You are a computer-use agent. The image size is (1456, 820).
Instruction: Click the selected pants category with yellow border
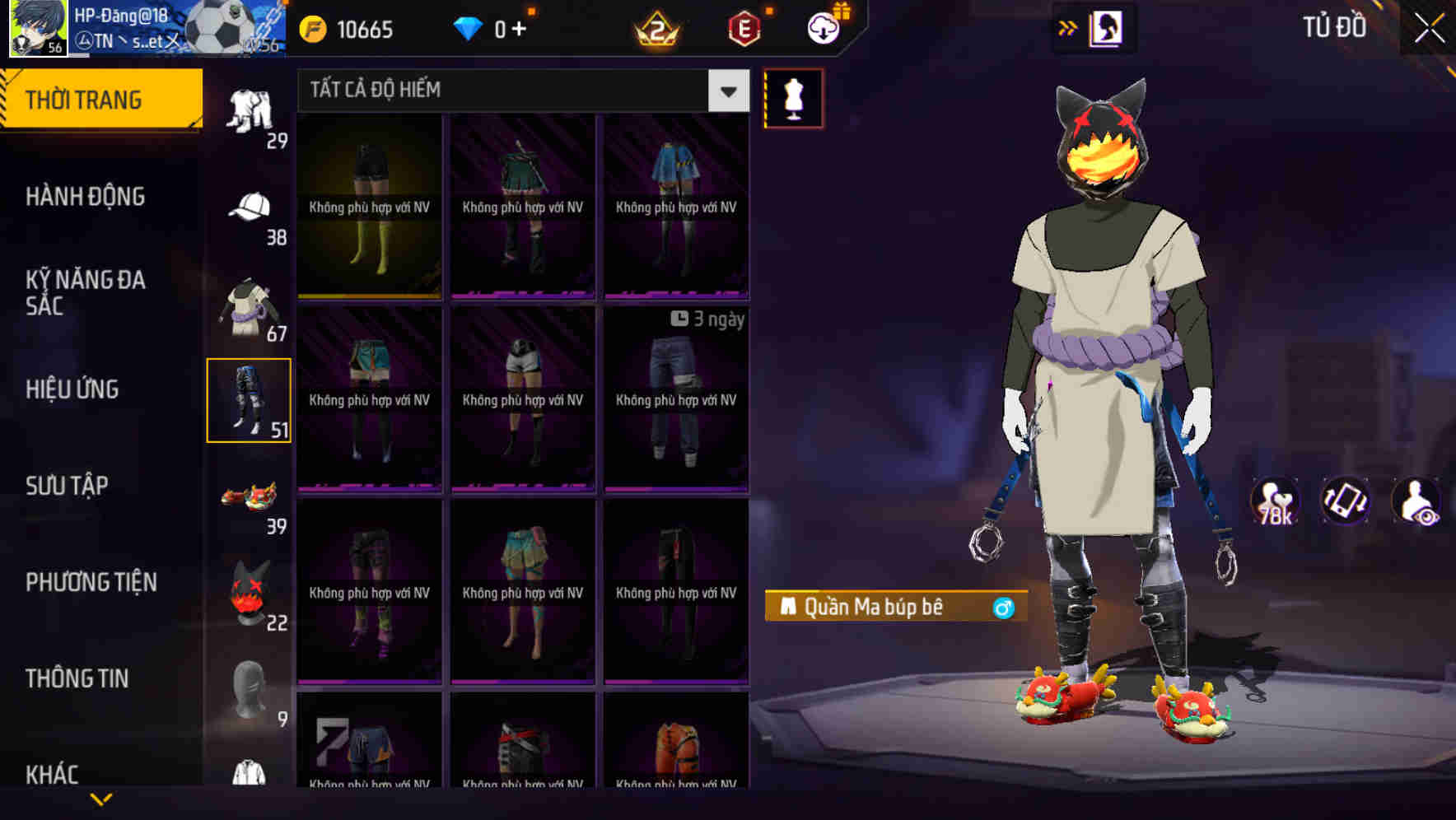point(250,399)
